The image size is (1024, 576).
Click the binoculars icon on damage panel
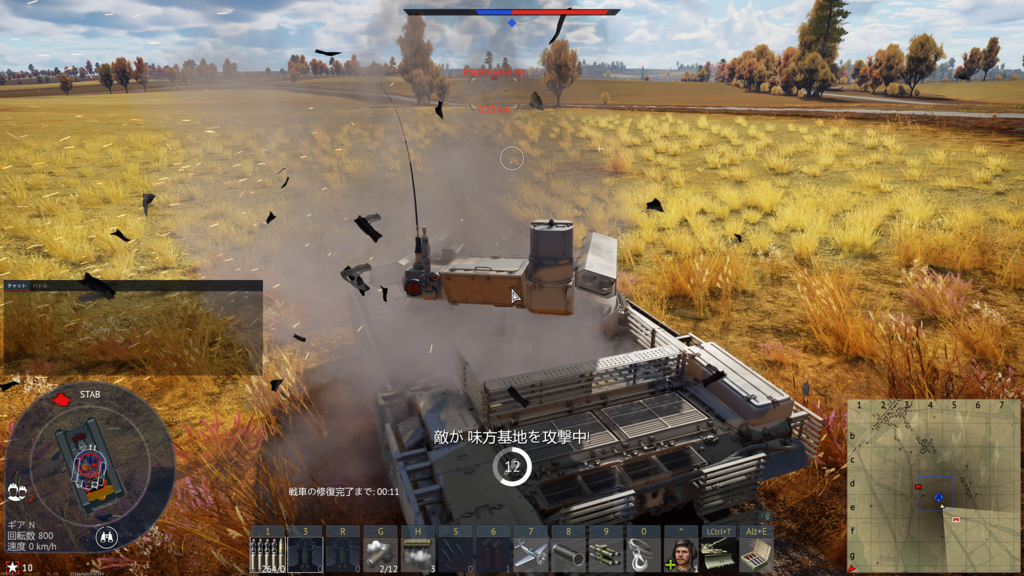[x=106, y=537]
